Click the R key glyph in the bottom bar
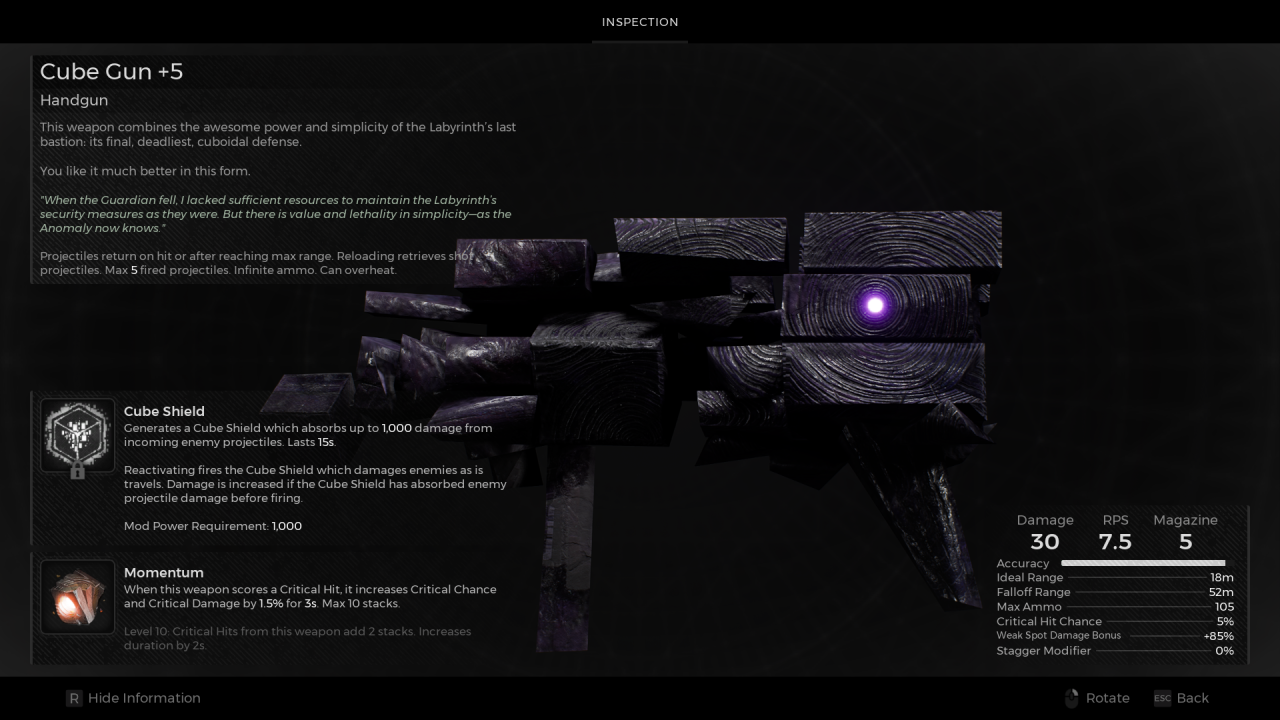 pos(72,698)
